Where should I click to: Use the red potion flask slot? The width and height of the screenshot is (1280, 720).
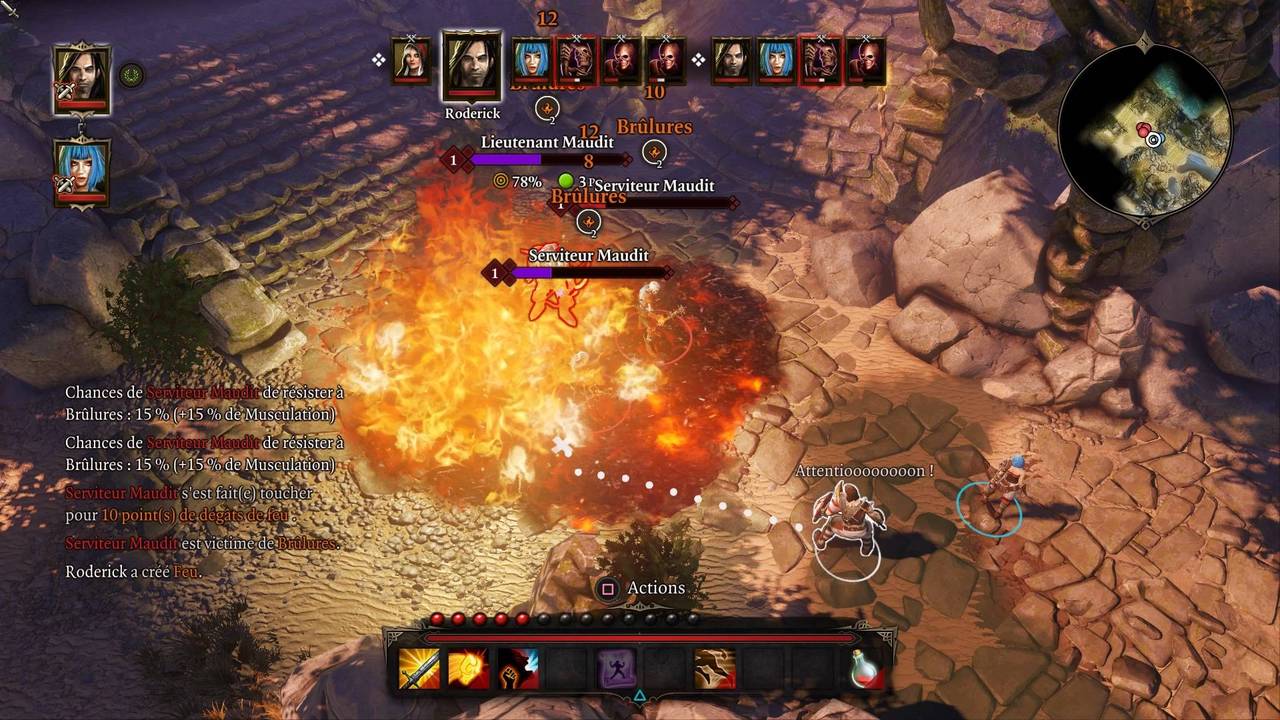point(865,668)
